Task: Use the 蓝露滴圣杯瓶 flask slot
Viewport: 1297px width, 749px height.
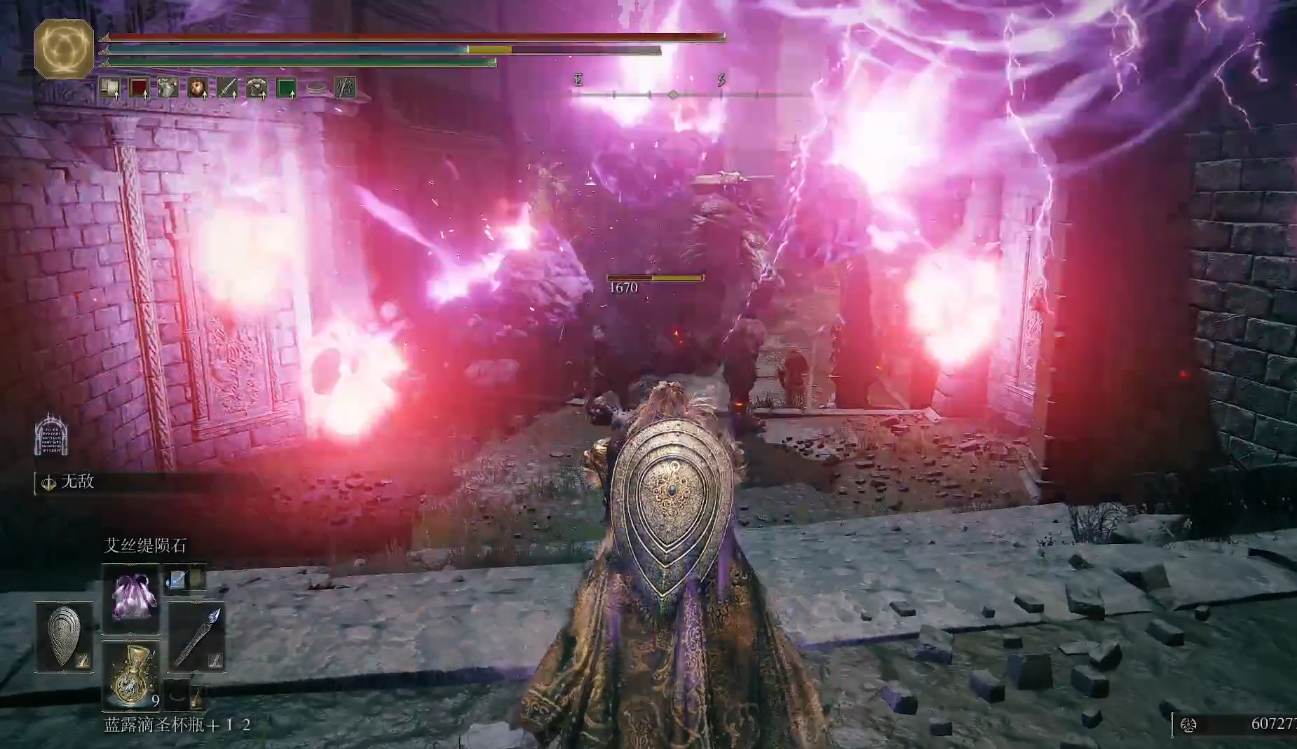Action: 130,675
